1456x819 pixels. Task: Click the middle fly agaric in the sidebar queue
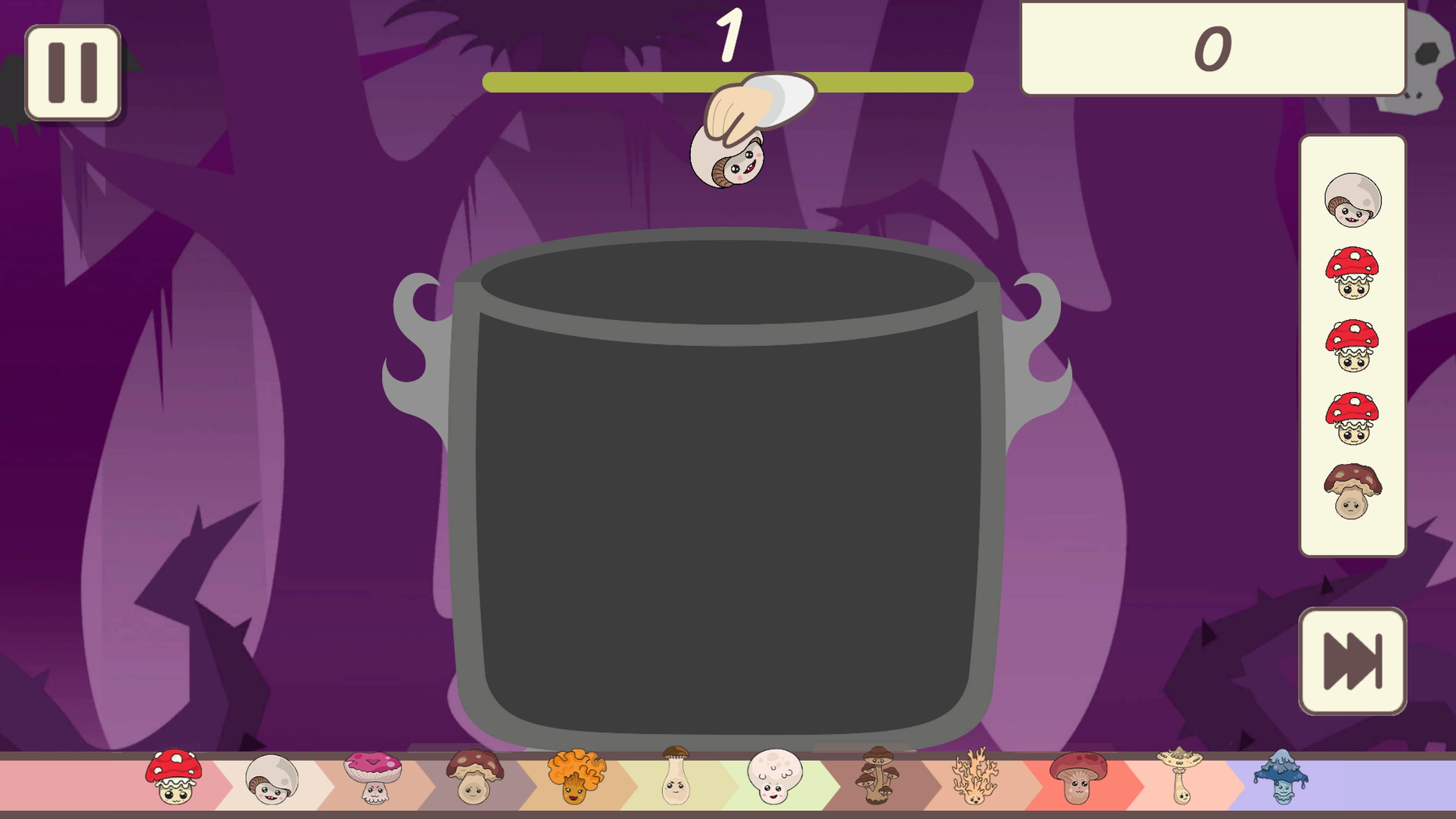(x=1352, y=345)
